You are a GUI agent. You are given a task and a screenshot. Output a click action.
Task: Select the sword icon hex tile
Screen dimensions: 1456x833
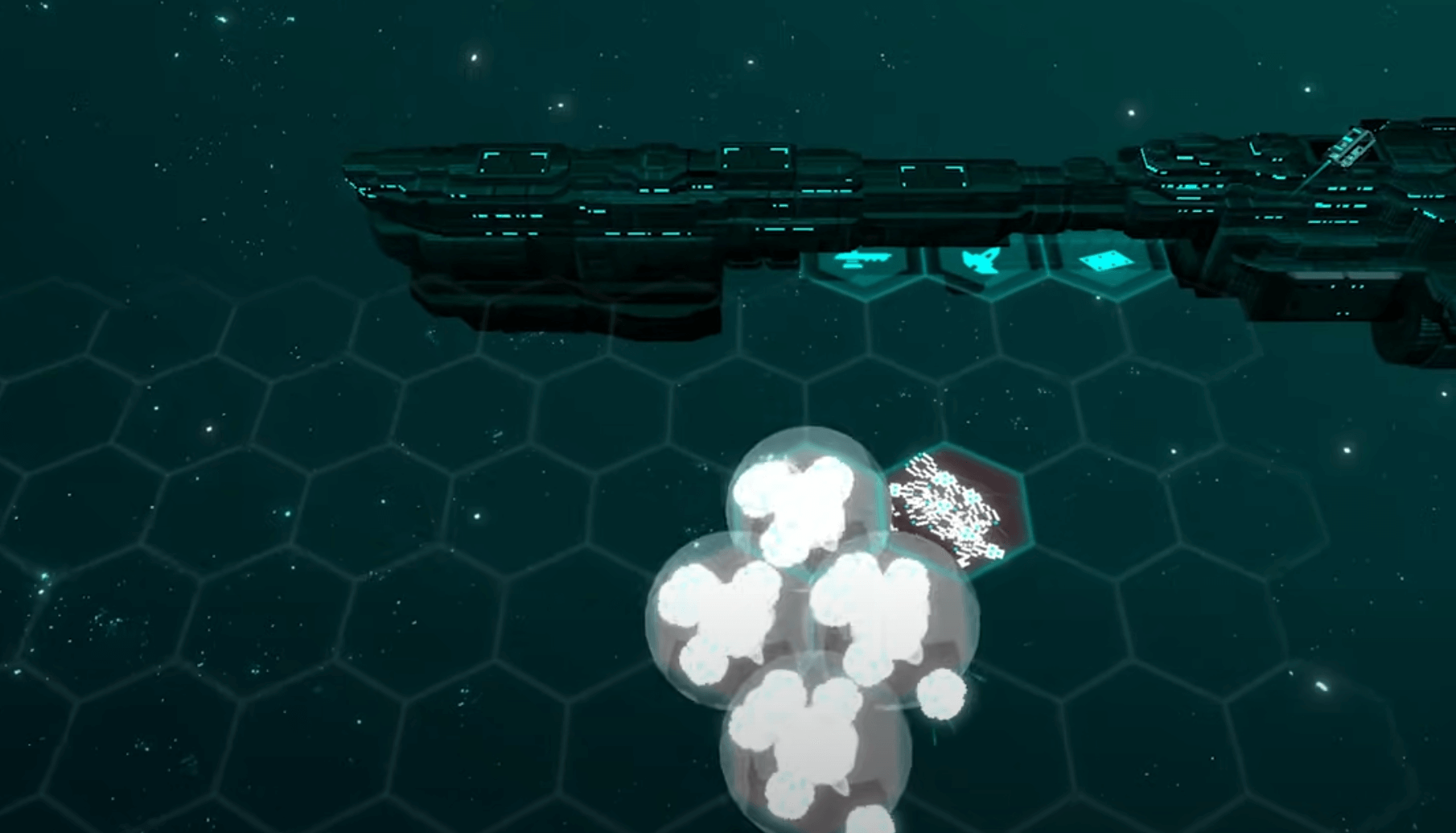863,263
